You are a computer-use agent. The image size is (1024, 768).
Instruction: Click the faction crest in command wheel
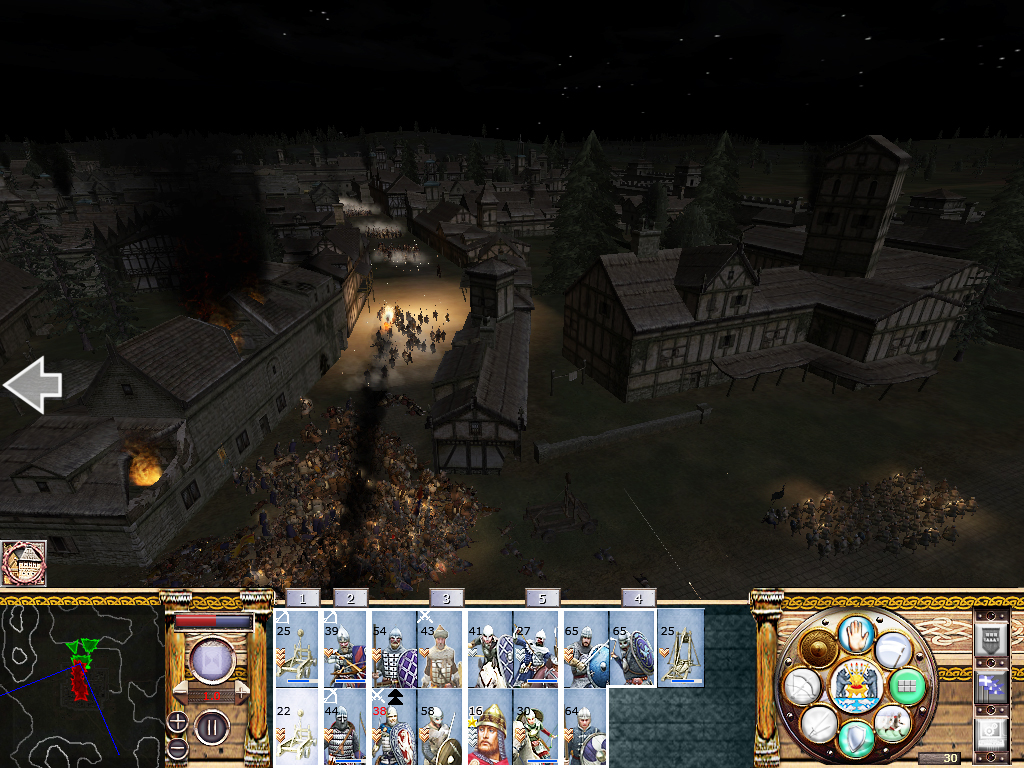click(x=856, y=684)
